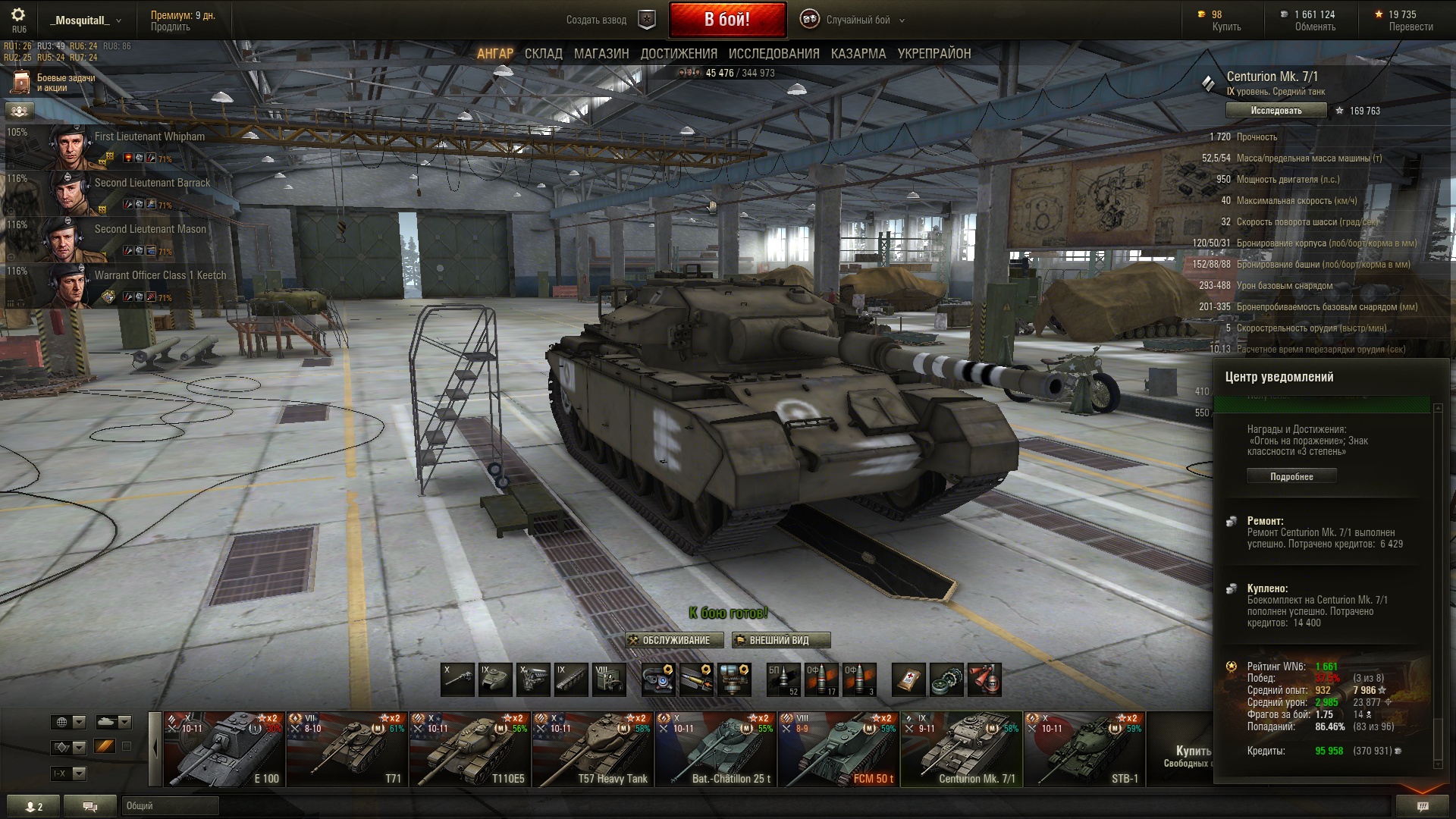Go to the Исследования tab
The height and width of the screenshot is (819, 1456).
pos(773,54)
